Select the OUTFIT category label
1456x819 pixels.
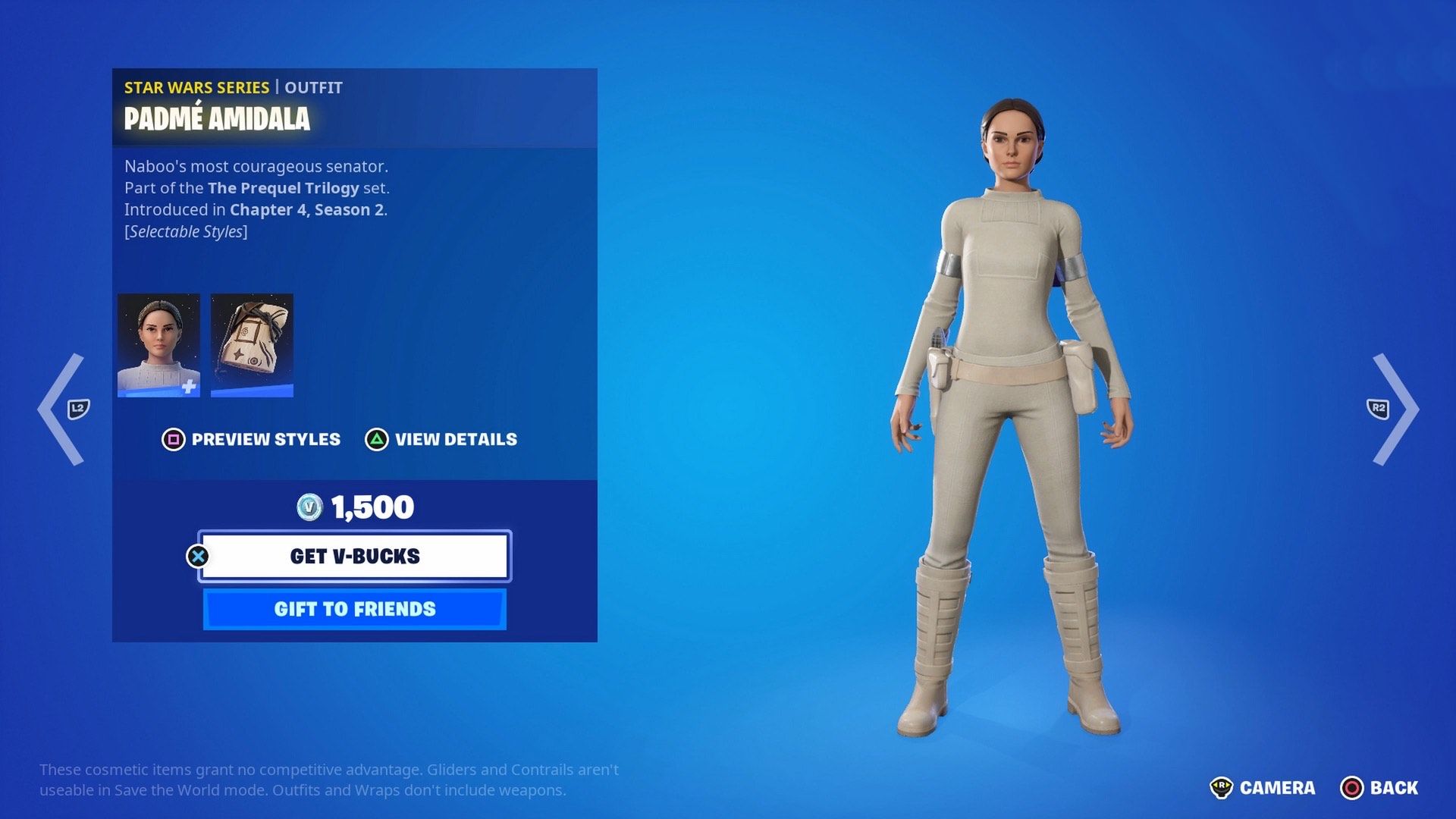click(x=313, y=87)
